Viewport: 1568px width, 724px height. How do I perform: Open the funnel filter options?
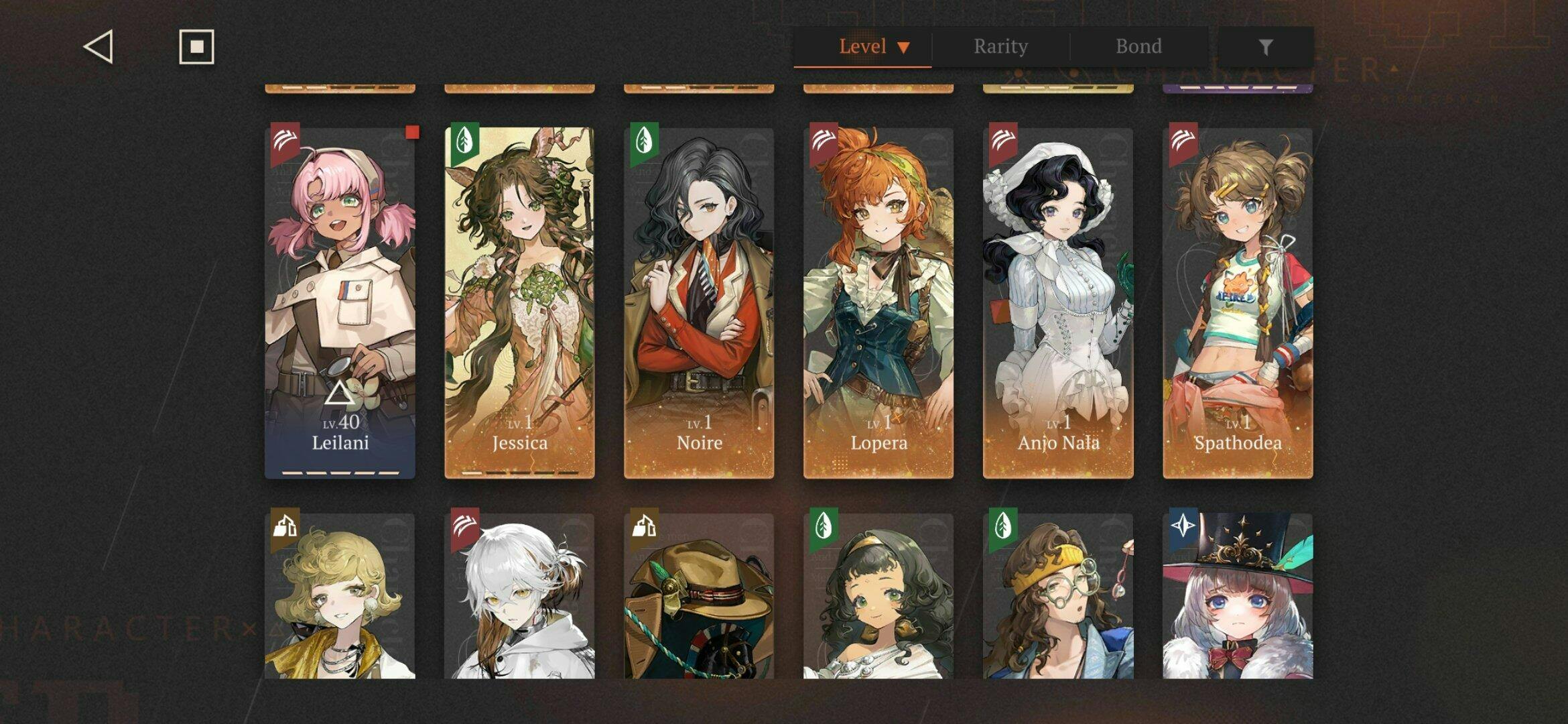(1265, 47)
